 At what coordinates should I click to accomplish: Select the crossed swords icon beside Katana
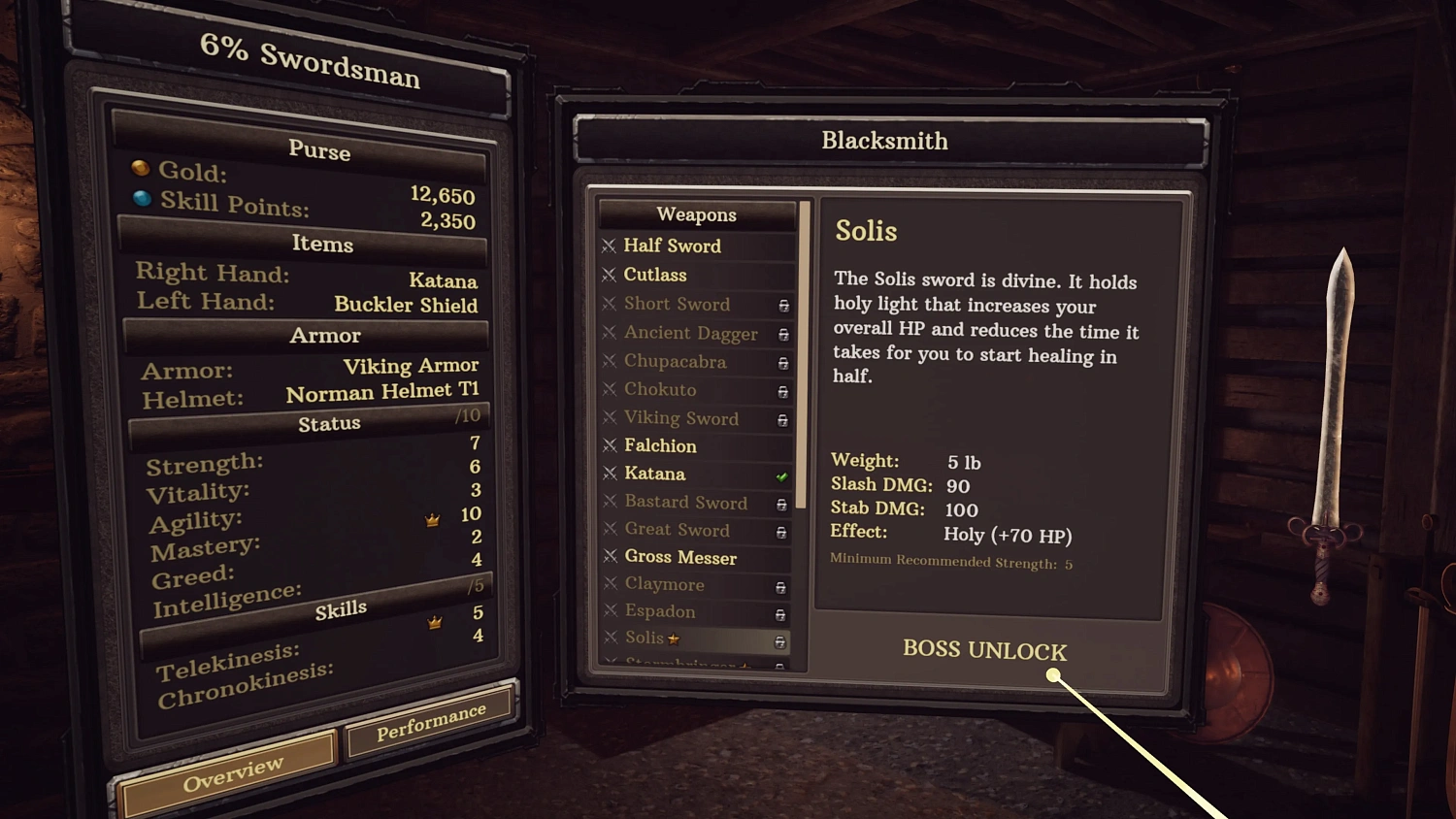612,475
